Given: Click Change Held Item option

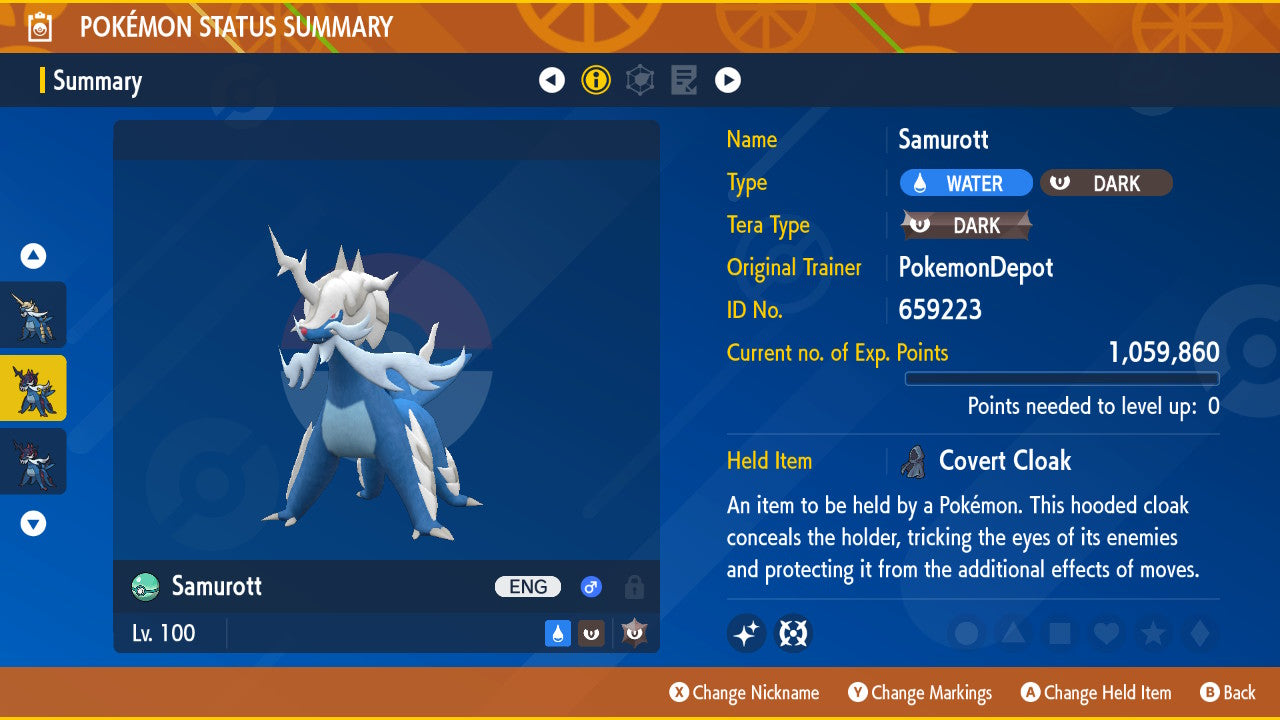Looking at the screenshot, I should [x=1096, y=692].
